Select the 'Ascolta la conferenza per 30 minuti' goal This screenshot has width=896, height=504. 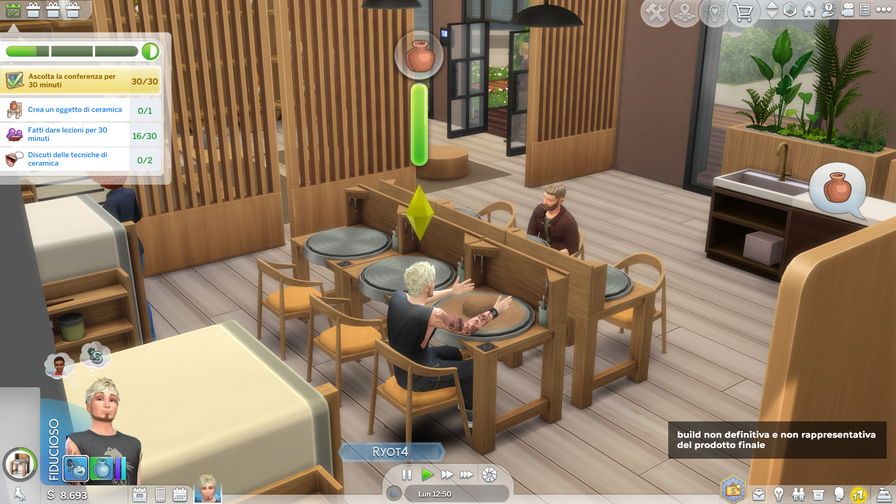pos(82,81)
